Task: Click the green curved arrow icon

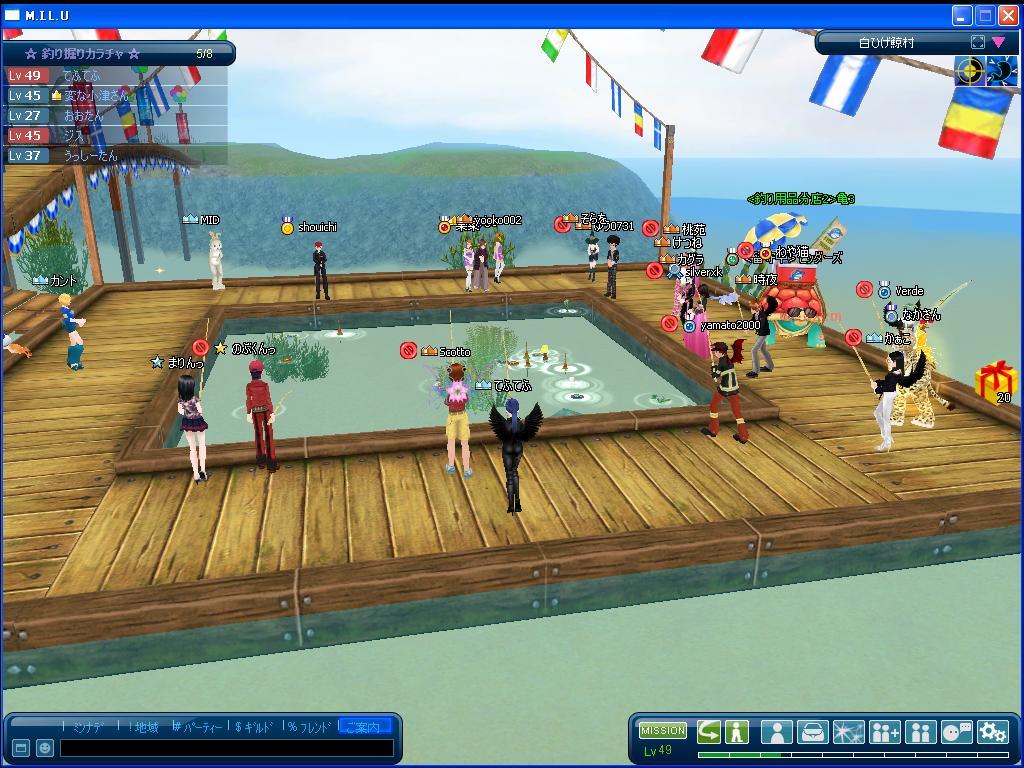Action: (x=709, y=731)
